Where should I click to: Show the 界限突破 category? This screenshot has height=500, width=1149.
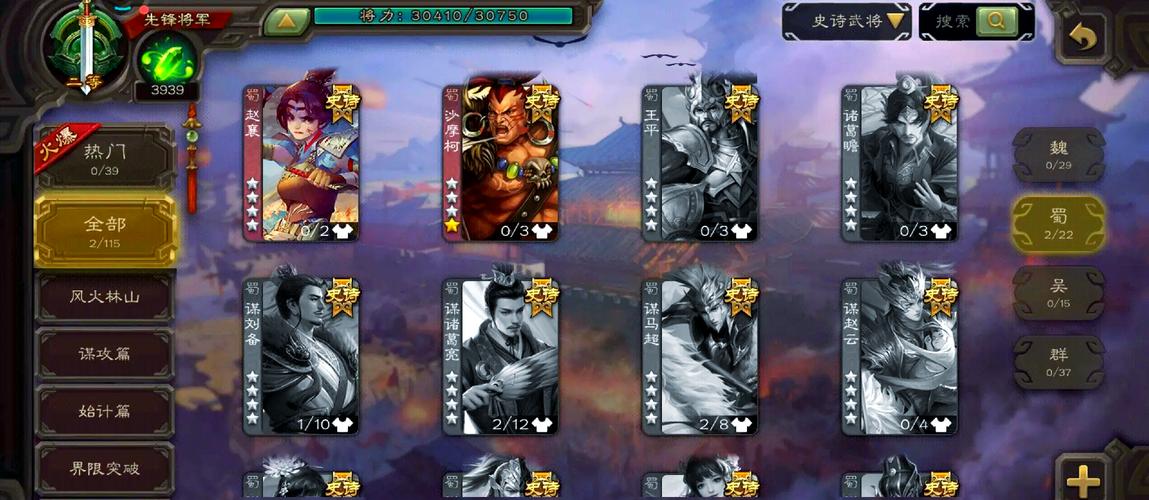coord(105,467)
